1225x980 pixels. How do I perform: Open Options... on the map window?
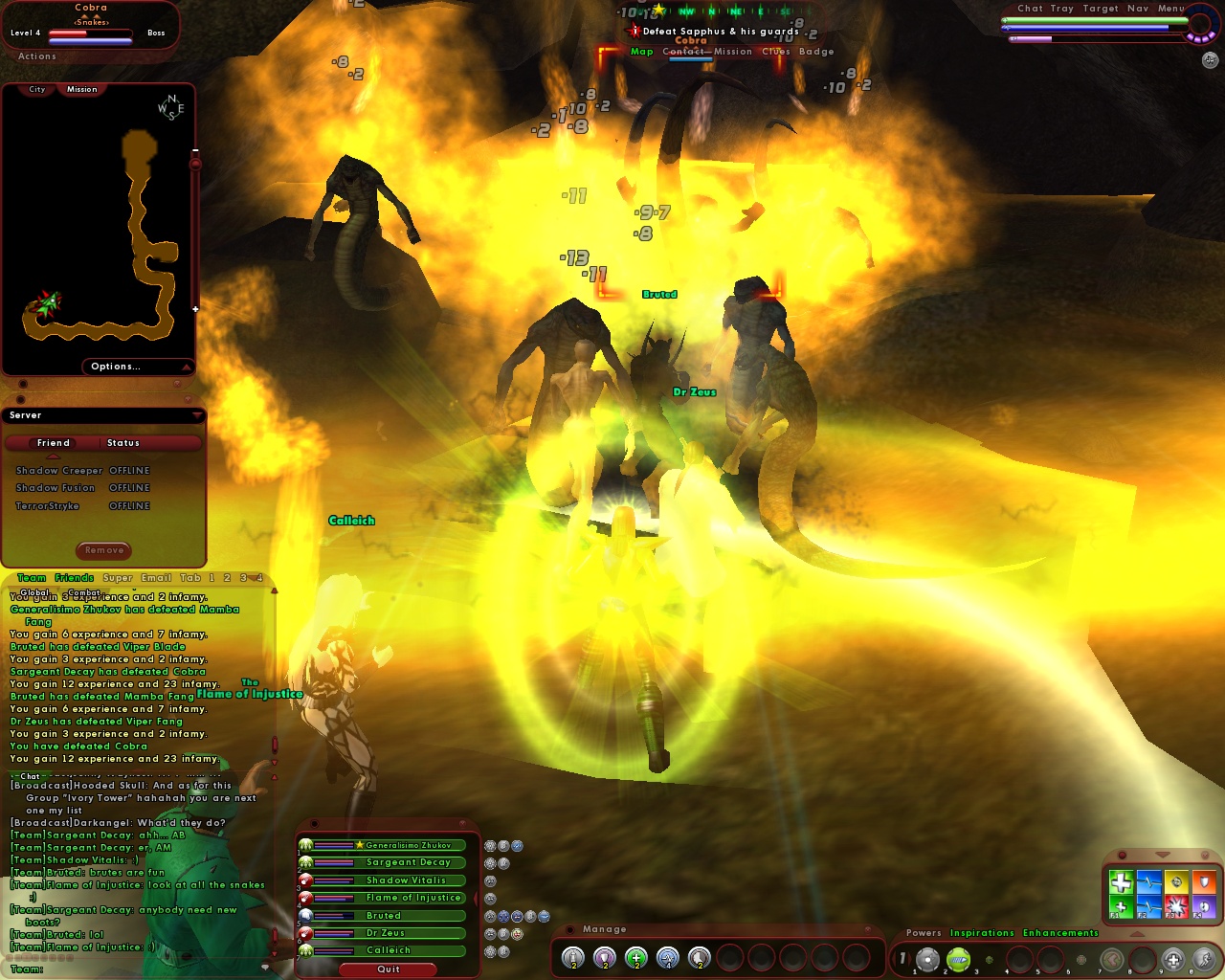click(115, 366)
